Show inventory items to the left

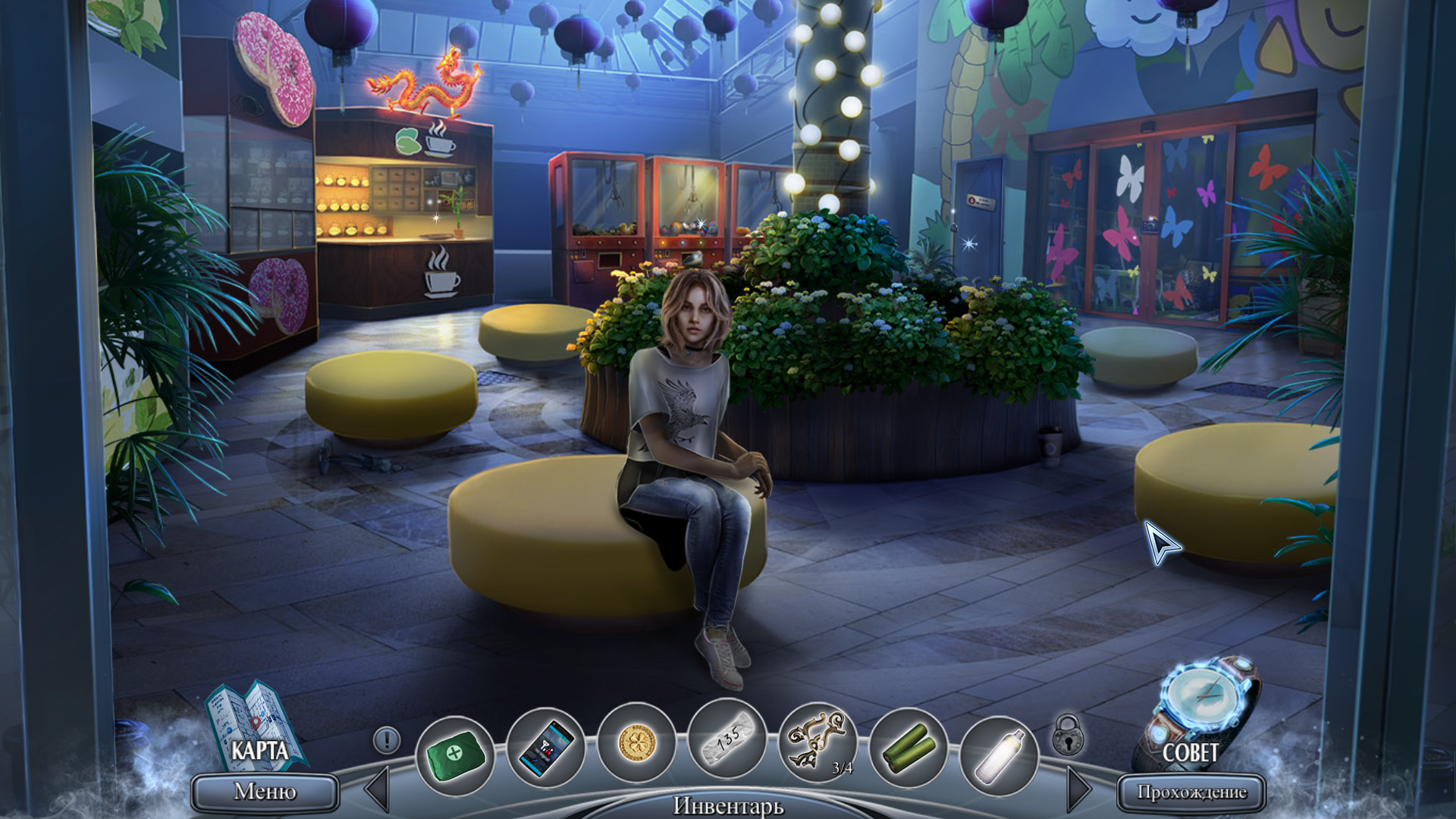click(x=378, y=789)
